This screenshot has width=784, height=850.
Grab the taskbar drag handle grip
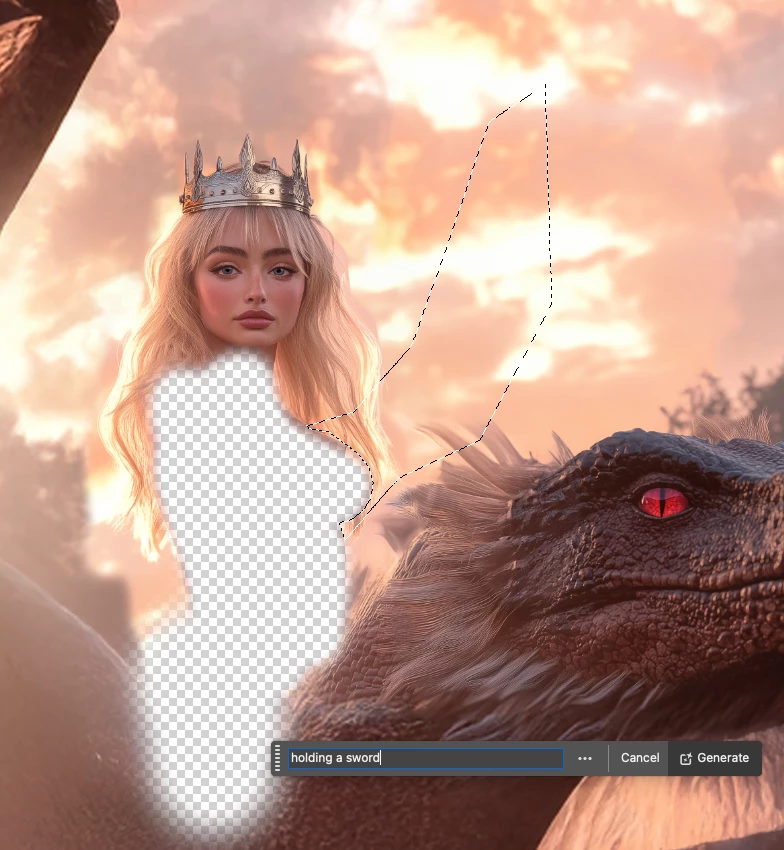(278, 758)
